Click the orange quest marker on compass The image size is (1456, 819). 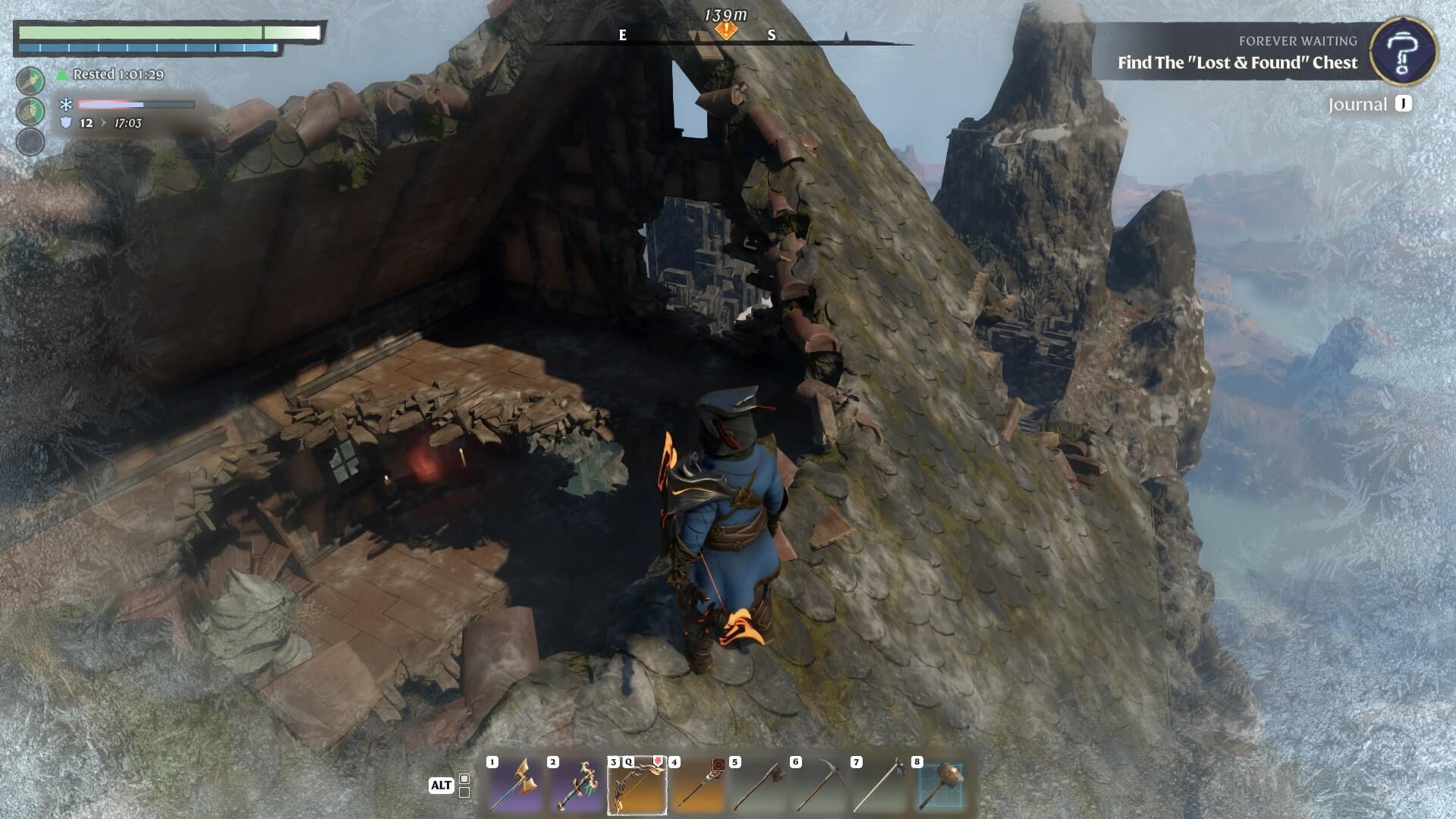point(726,31)
